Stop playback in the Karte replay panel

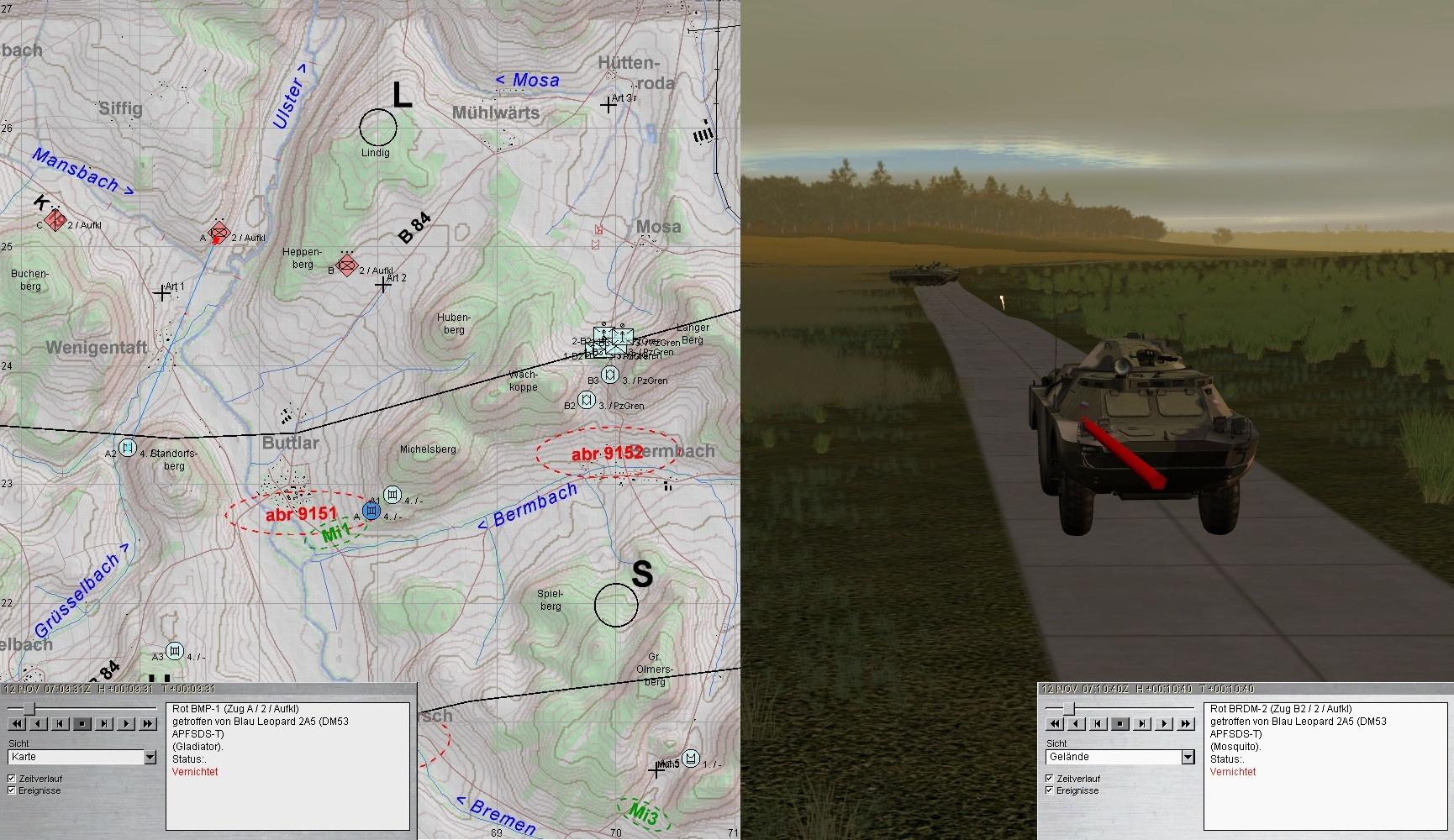(x=82, y=723)
